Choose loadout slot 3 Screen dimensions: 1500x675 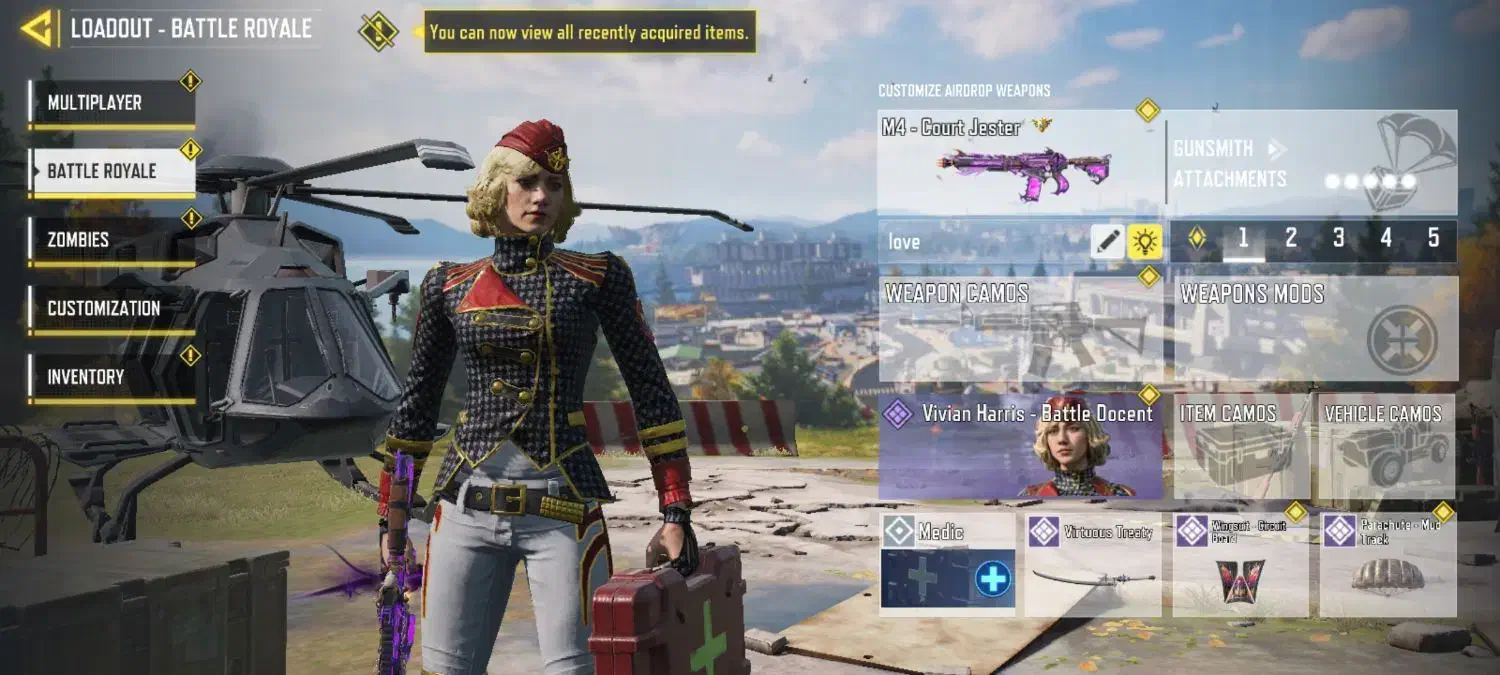point(1338,239)
